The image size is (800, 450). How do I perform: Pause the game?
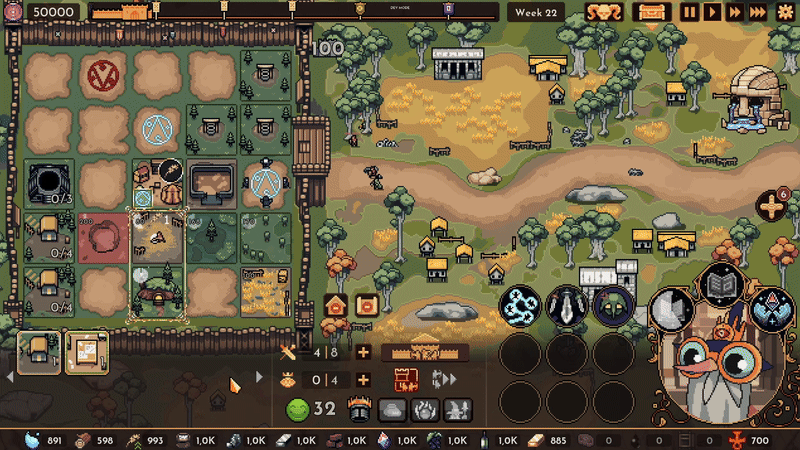click(690, 12)
